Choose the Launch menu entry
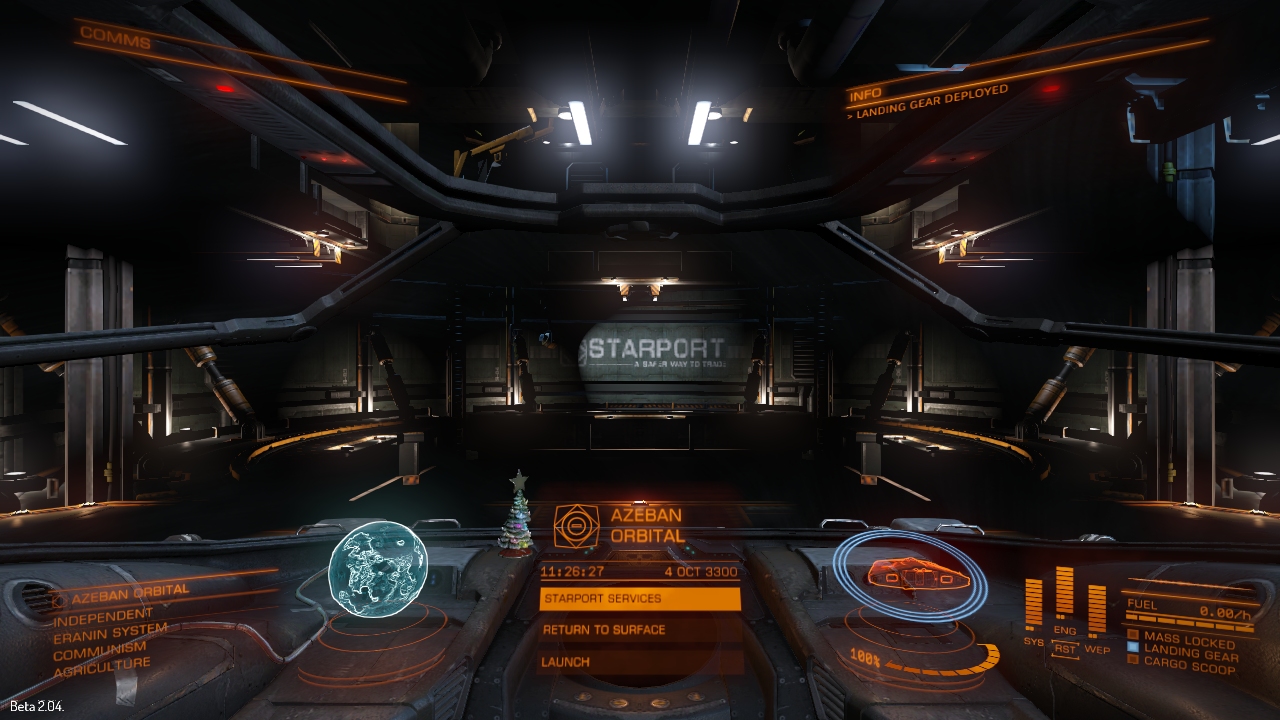Viewport: 1280px width, 720px height. point(640,662)
